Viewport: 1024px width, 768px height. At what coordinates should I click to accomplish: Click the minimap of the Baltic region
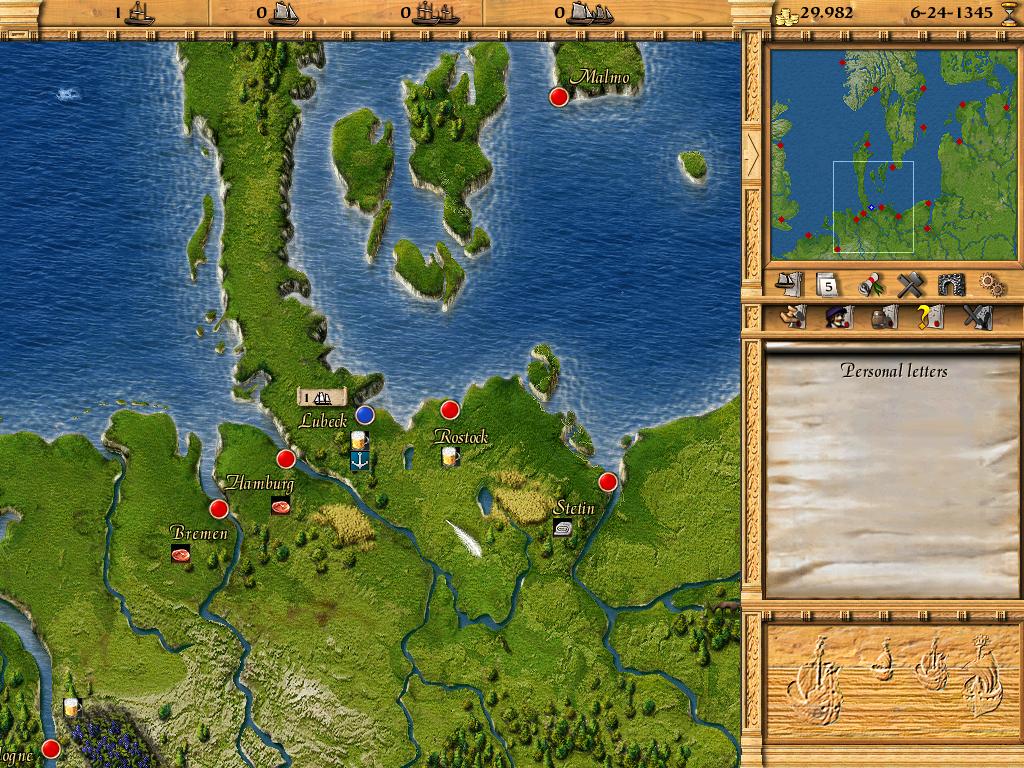(892, 152)
